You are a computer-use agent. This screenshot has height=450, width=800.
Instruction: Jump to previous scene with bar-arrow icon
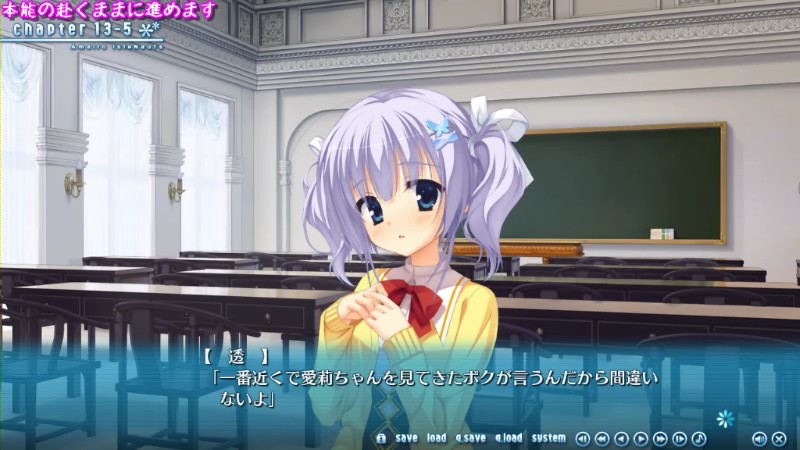pyautogui.click(x=583, y=438)
